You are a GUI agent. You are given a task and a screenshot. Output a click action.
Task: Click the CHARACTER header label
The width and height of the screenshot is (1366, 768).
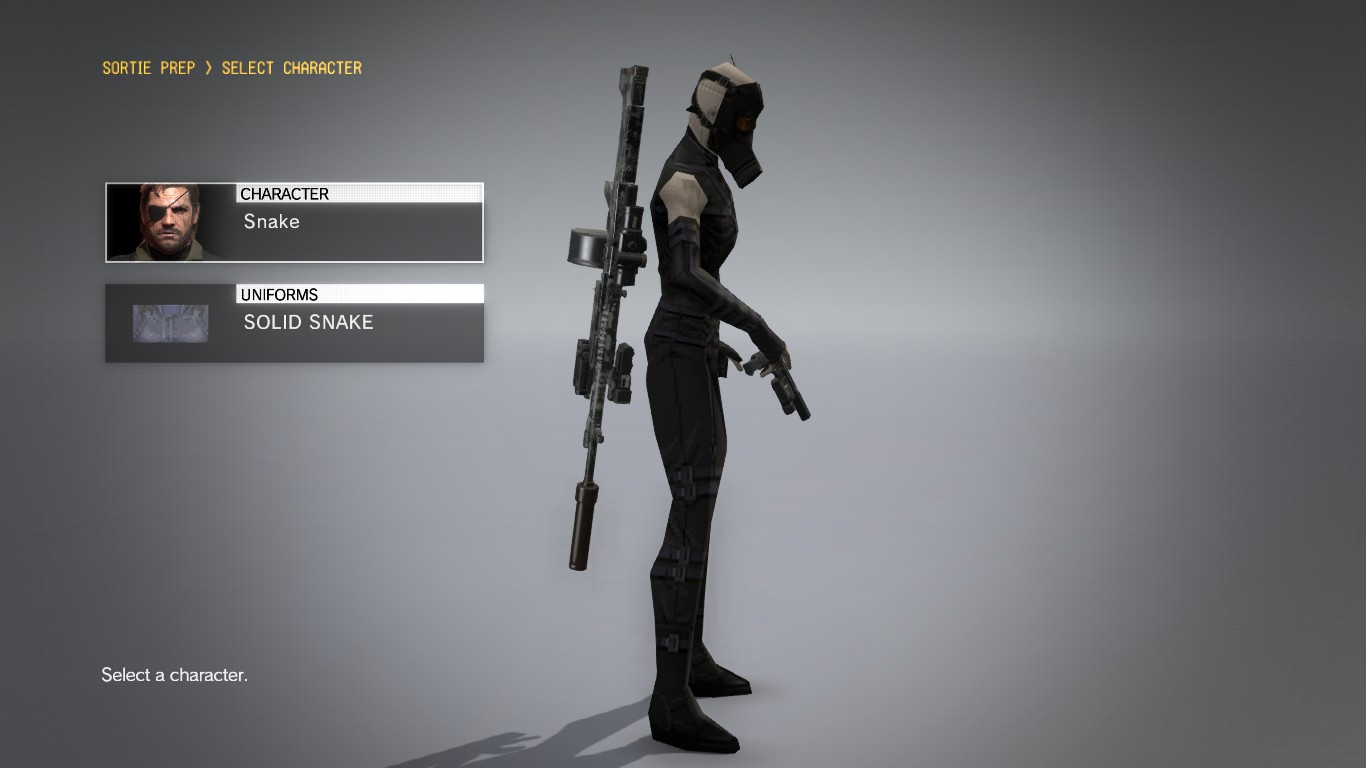284,193
